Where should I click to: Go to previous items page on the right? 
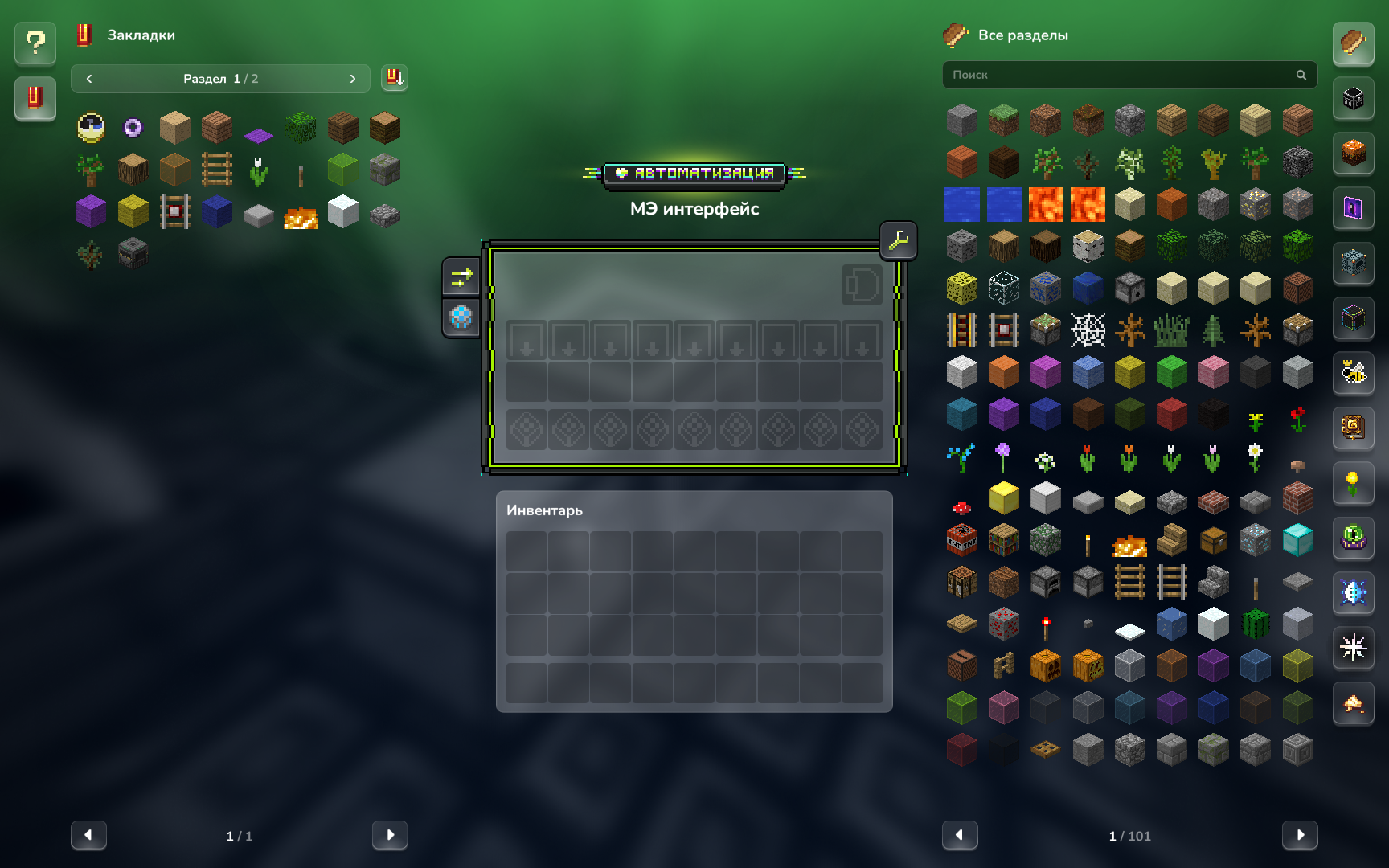(x=960, y=835)
